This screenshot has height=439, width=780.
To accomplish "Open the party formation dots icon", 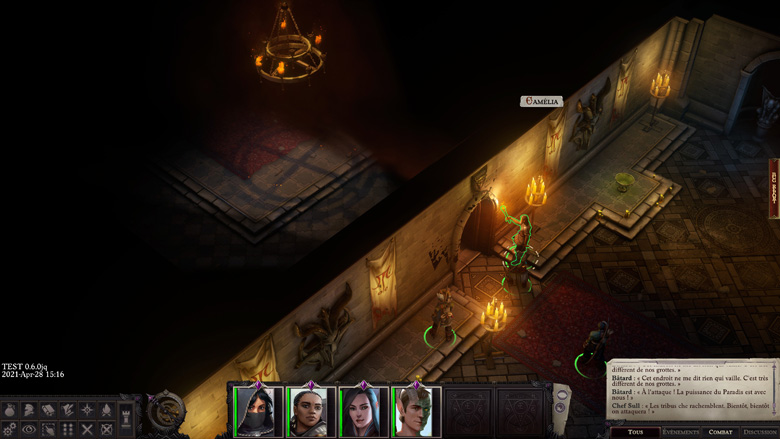I will (x=68, y=429).
